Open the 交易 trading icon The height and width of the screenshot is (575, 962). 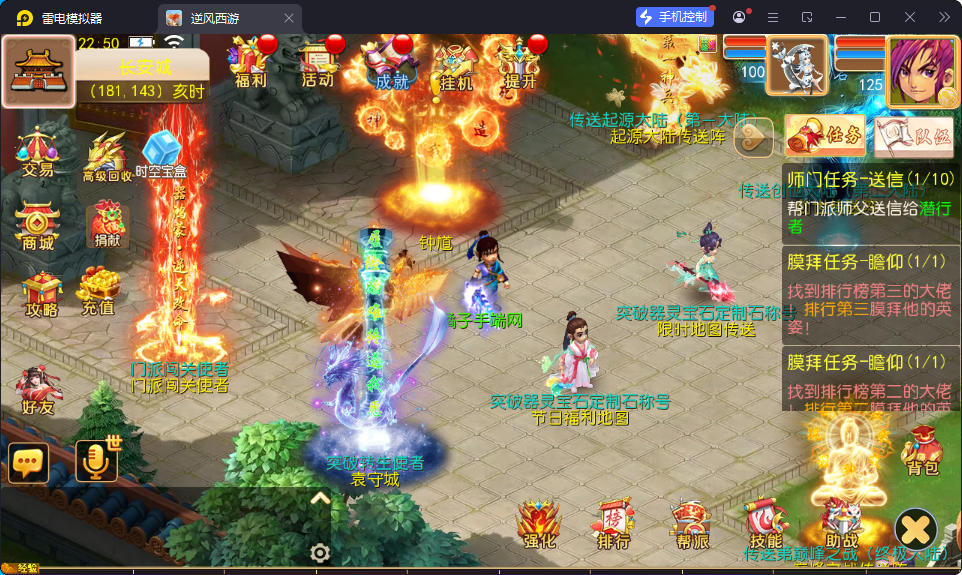(x=37, y=153)
